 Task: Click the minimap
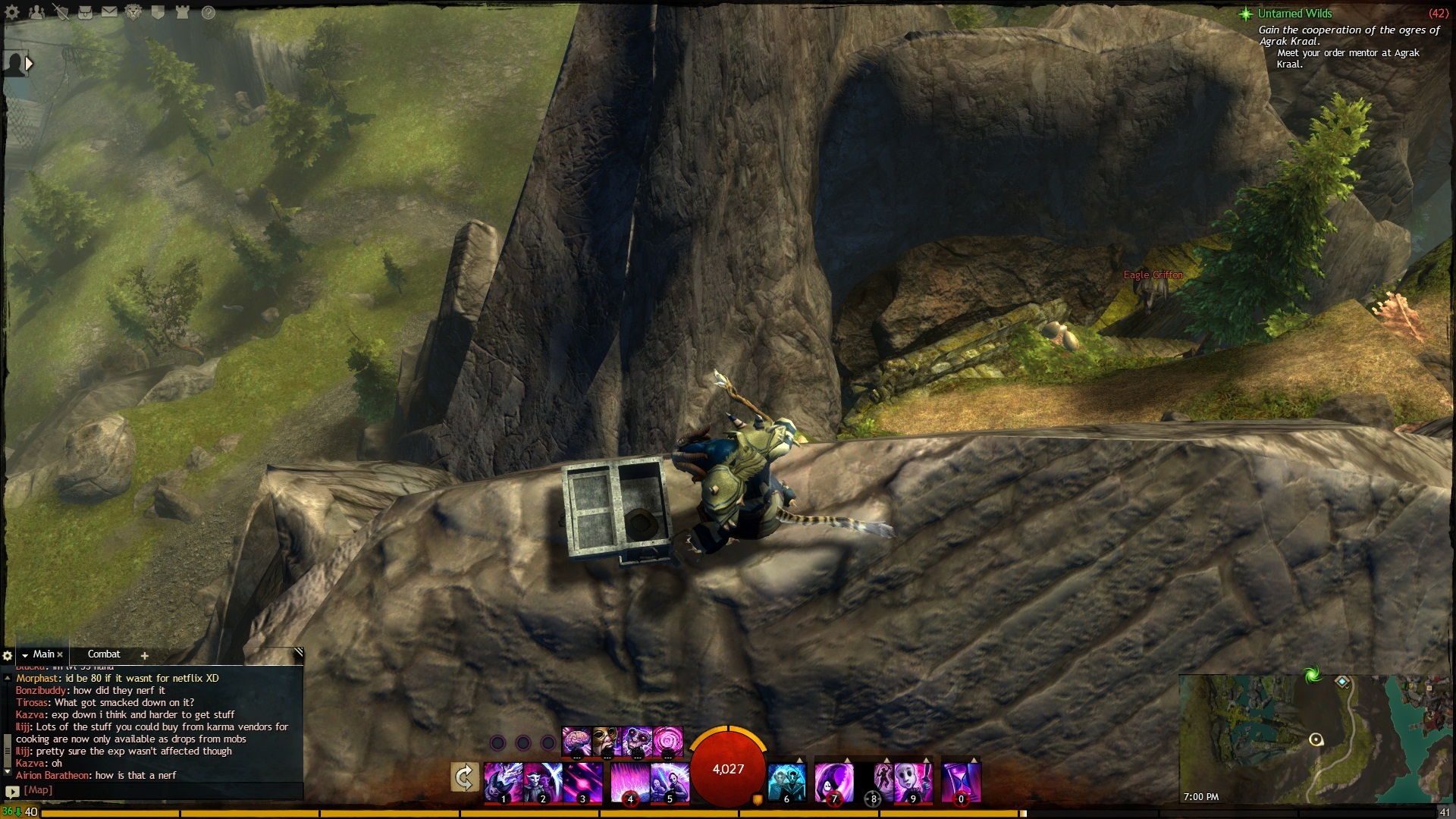(1316, 739)
